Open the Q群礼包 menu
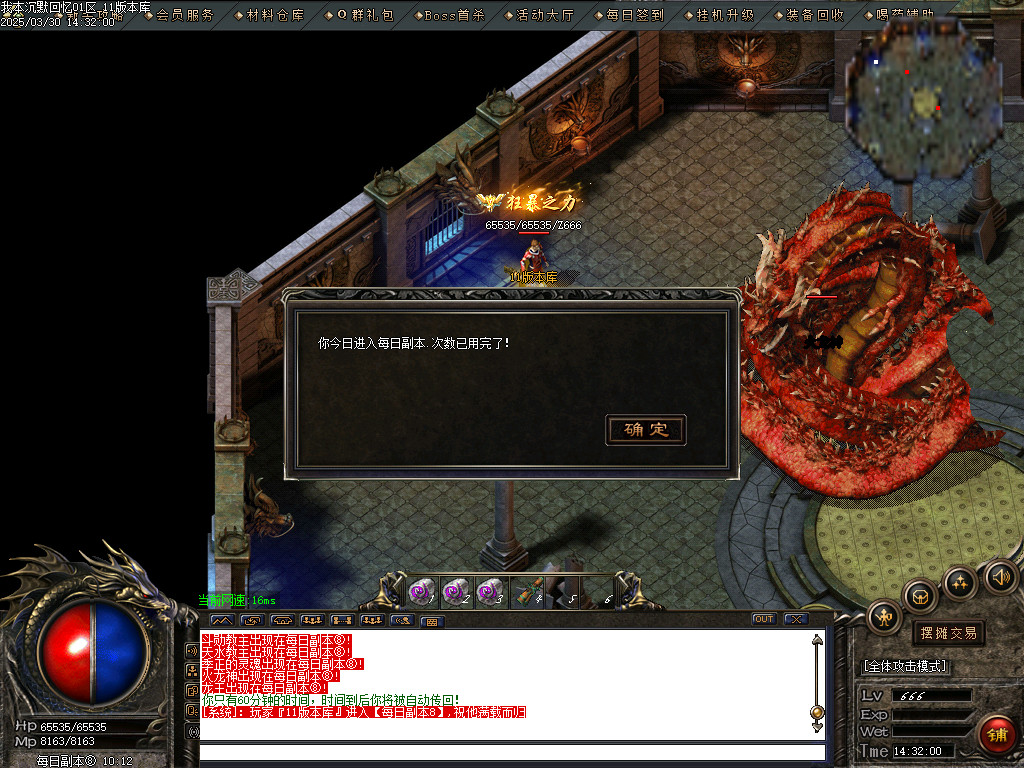This screenshot has width=1024, height=768. 364,15
